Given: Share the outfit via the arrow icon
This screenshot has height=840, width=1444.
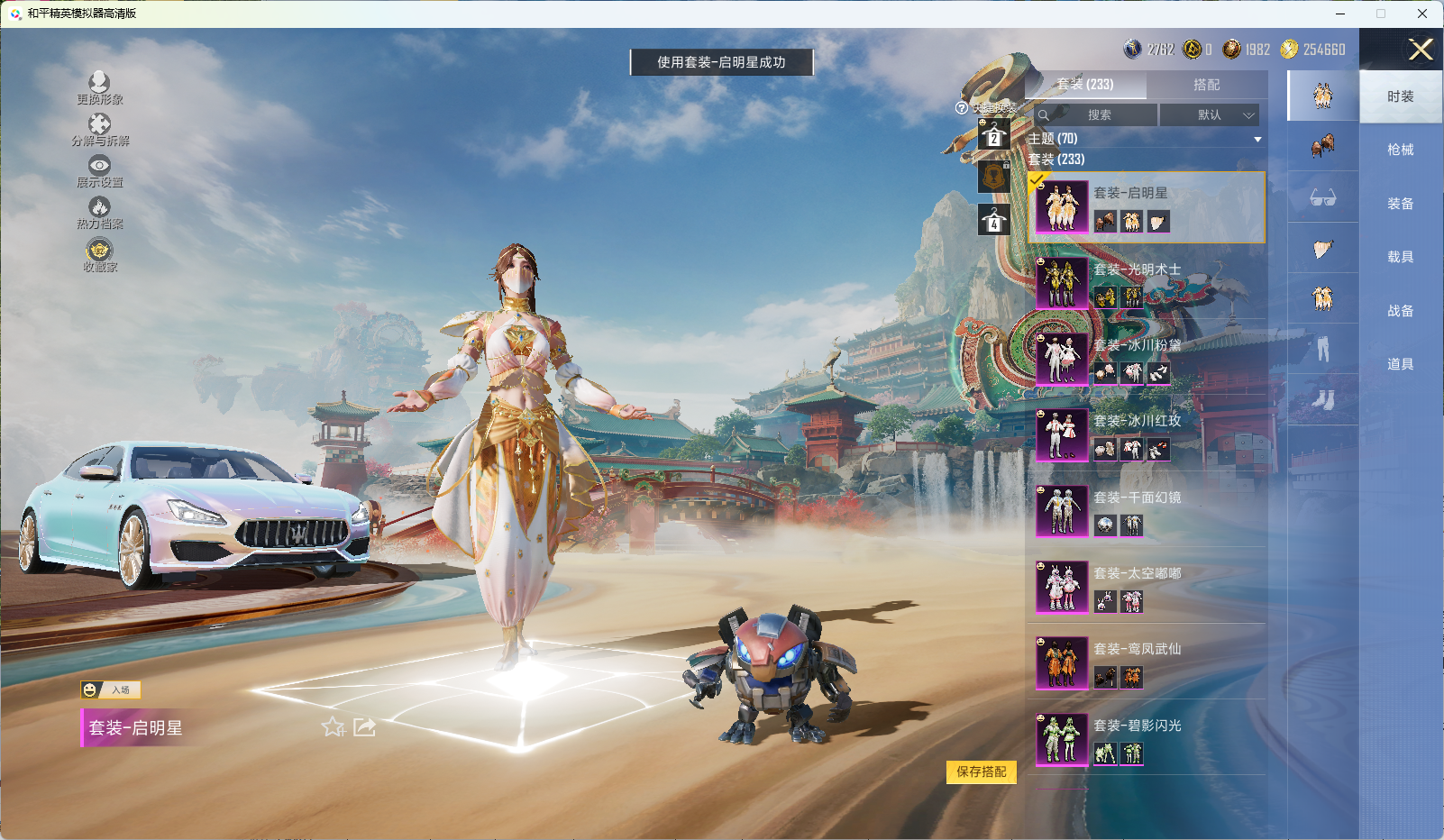Looking at the screenshot, I should 364,726.
